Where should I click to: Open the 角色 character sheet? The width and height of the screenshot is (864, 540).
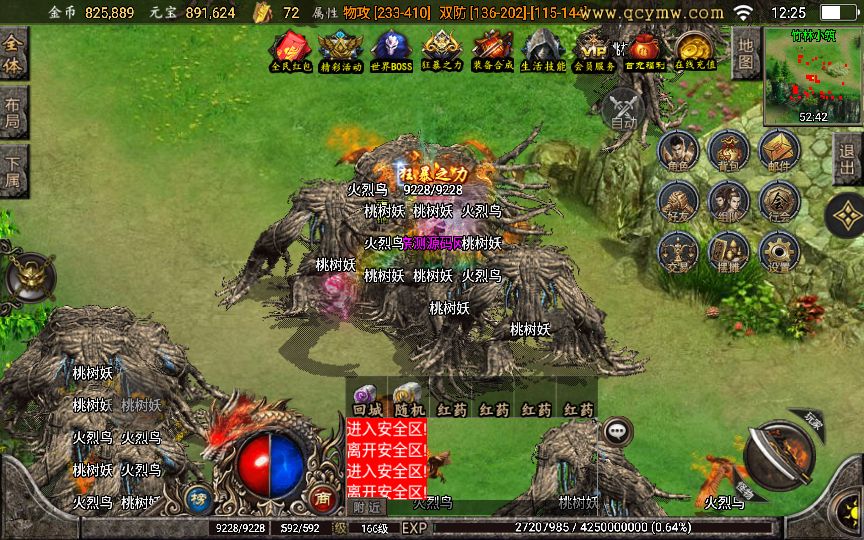click(676, 152)
